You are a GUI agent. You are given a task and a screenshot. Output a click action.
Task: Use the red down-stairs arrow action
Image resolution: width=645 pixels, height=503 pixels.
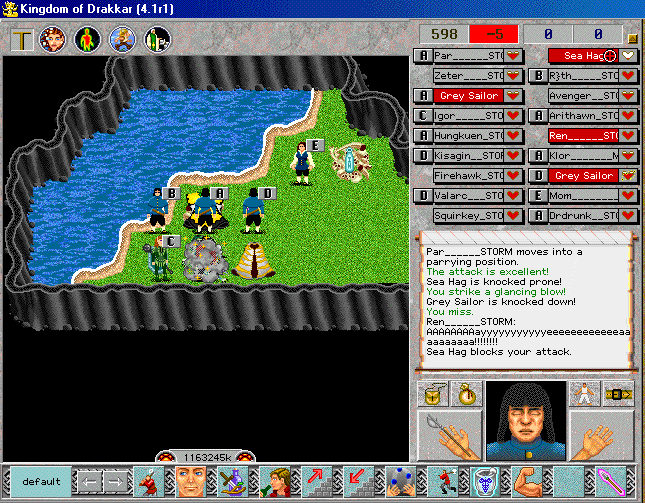point(357,482)
